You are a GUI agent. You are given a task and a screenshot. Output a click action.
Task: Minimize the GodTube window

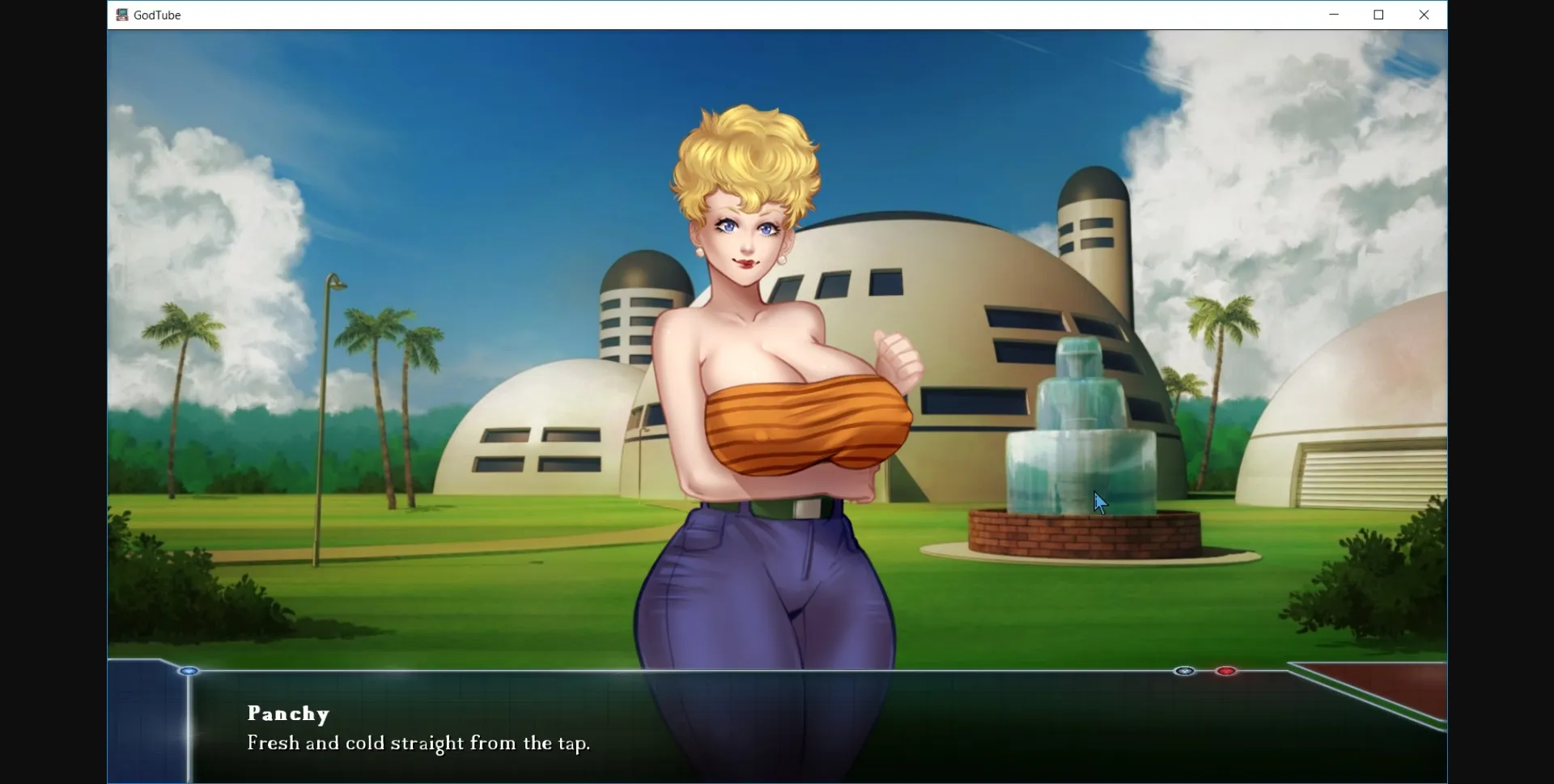(x=1334, y=15)
